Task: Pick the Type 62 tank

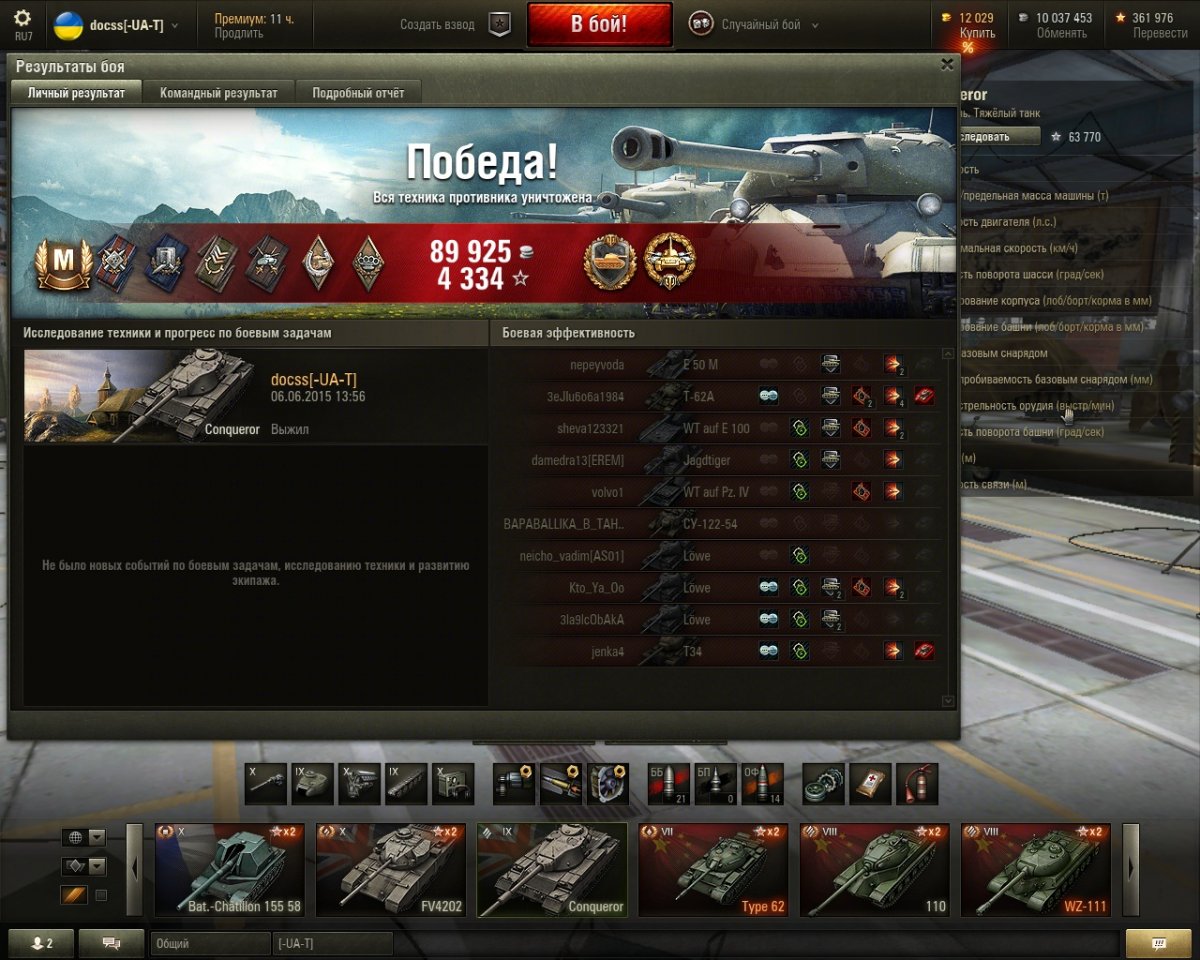Action: click(713, 870)
